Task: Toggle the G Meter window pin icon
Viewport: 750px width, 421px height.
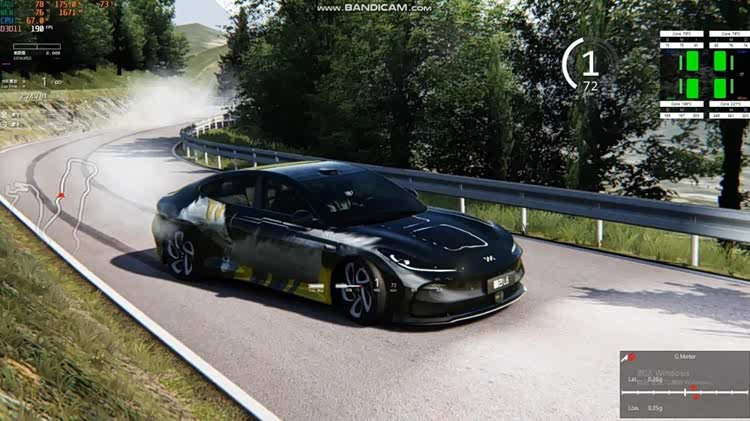Action: tap(630, 357)
